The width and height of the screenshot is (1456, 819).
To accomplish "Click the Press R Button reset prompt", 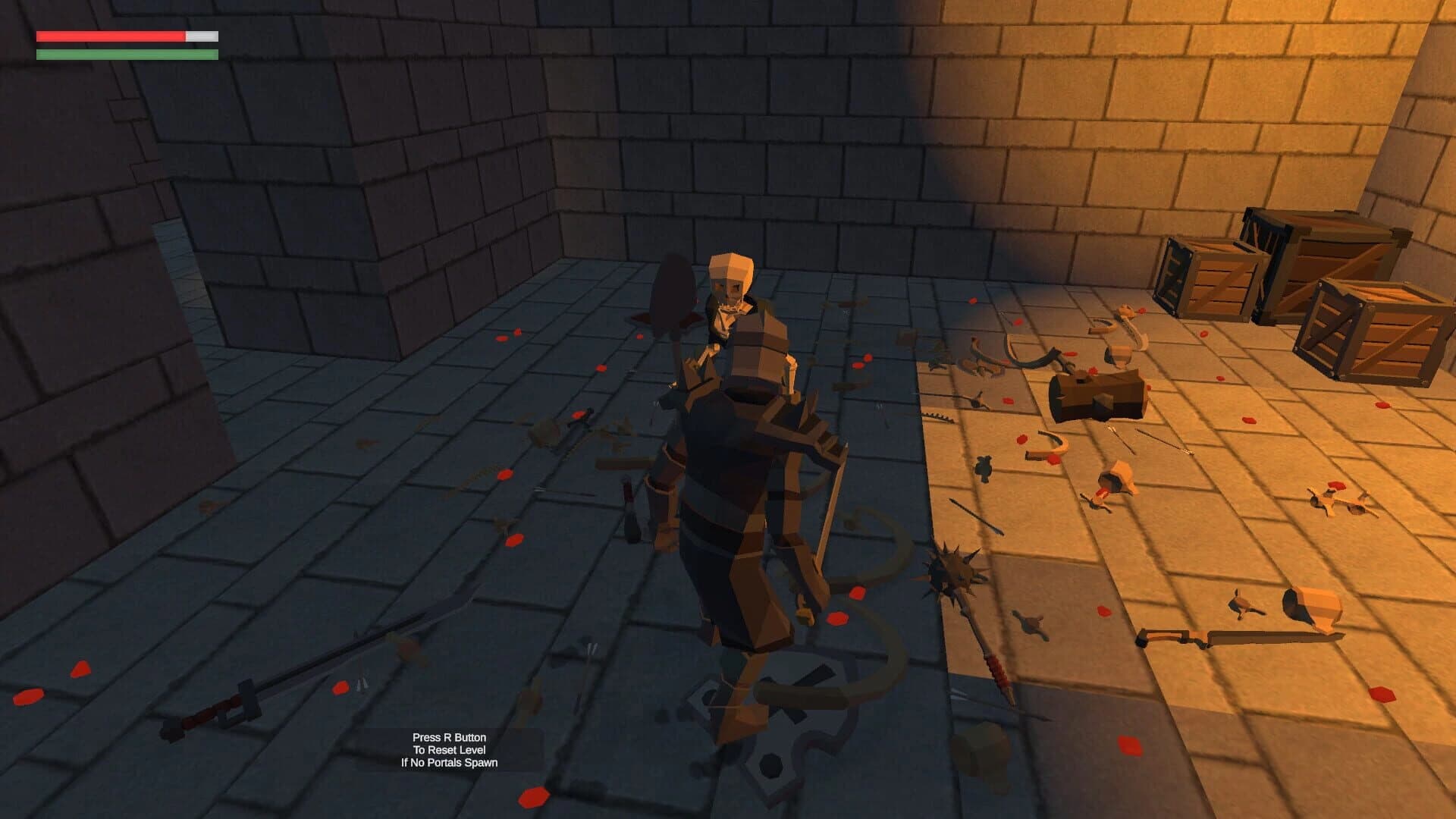I will coord(453,736).
